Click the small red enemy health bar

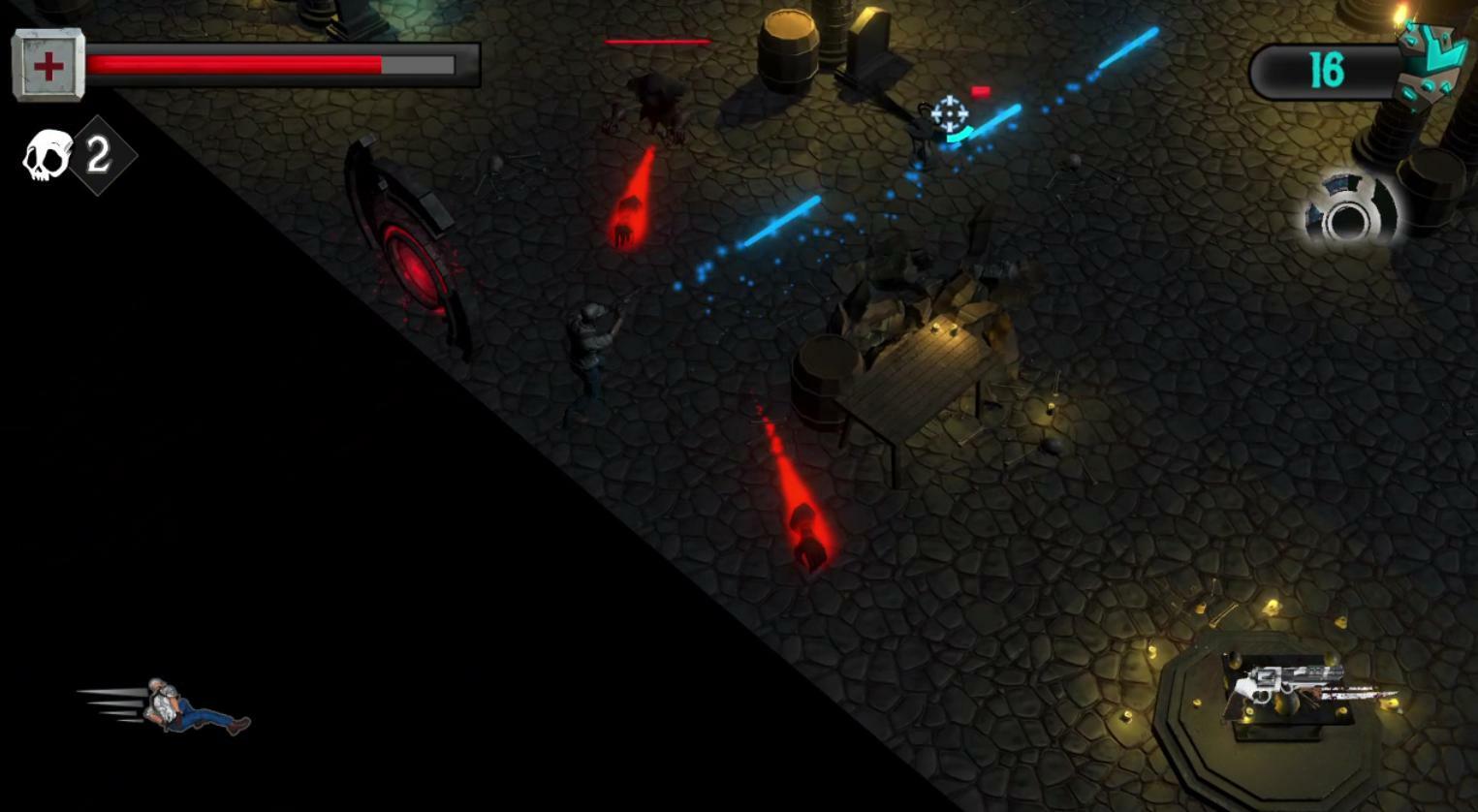[x=982, y=90]
